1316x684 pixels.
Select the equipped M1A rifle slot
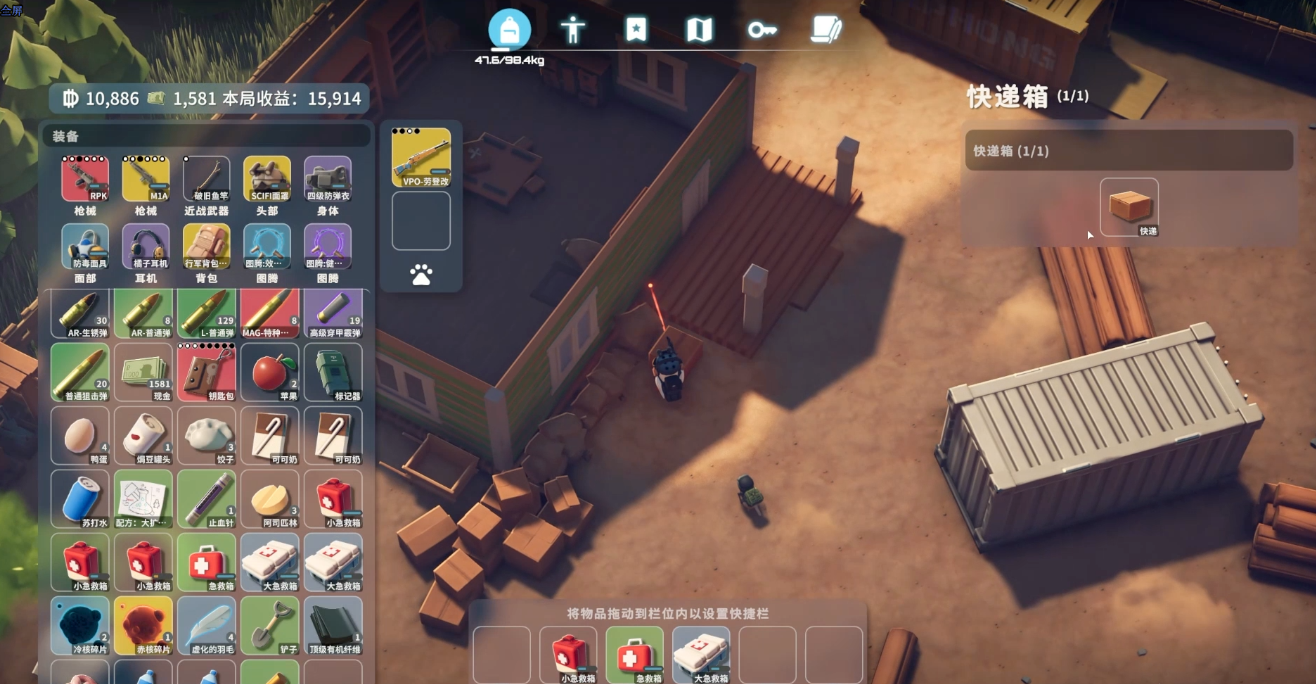point(146,180)
